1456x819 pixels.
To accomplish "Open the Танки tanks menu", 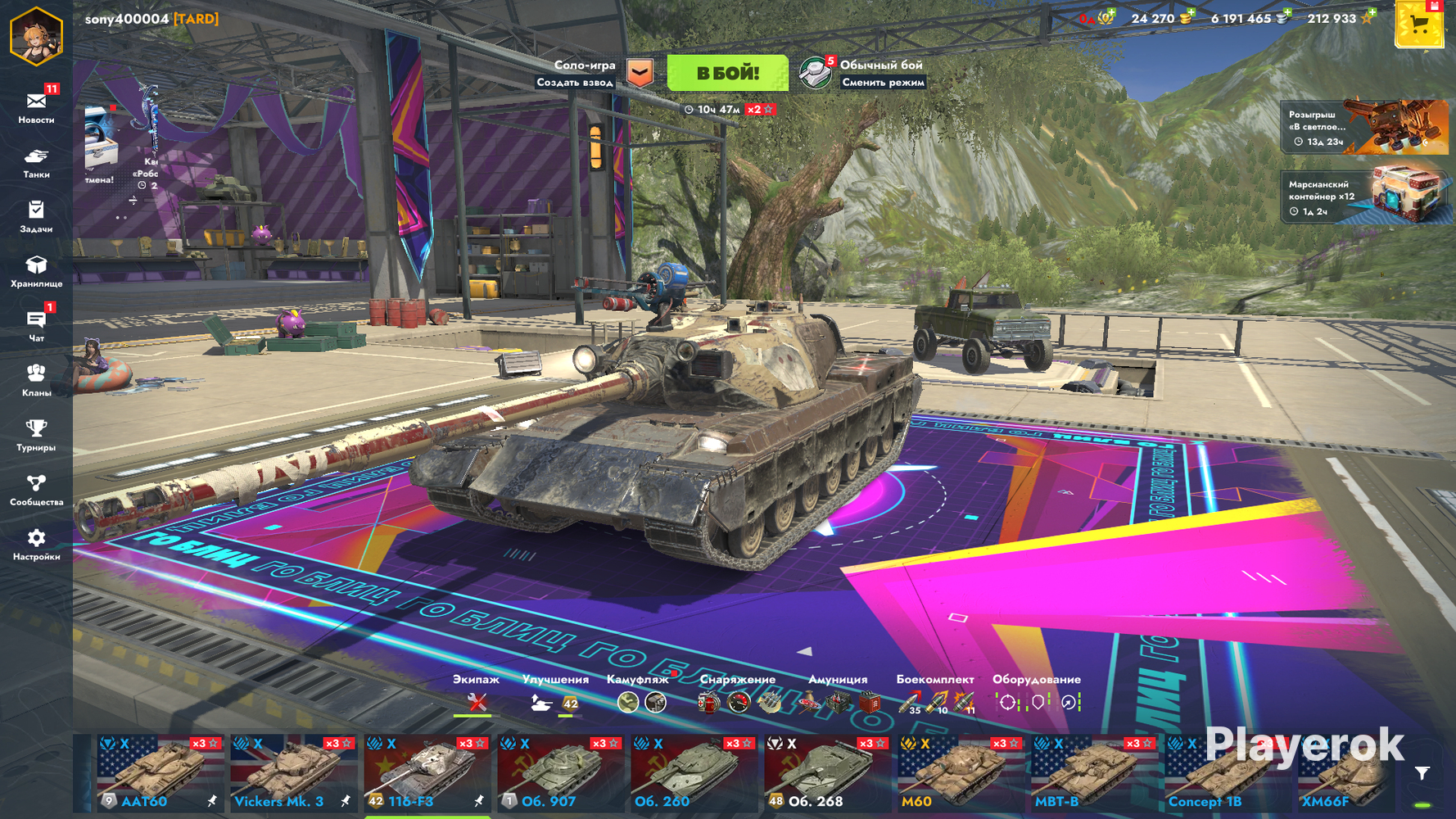I will tap(36, 162).
